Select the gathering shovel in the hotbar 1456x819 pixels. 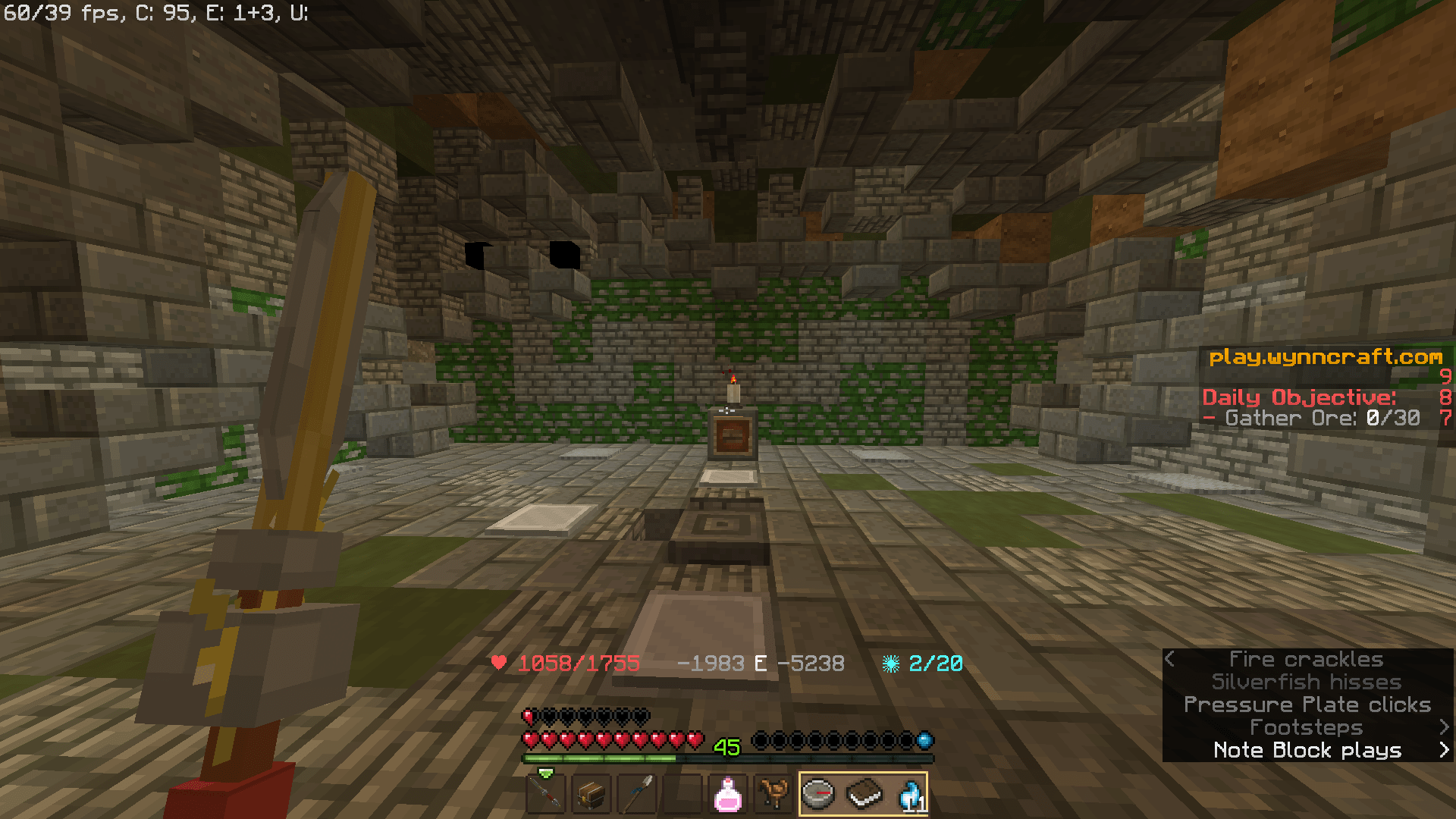click(637, 794)
